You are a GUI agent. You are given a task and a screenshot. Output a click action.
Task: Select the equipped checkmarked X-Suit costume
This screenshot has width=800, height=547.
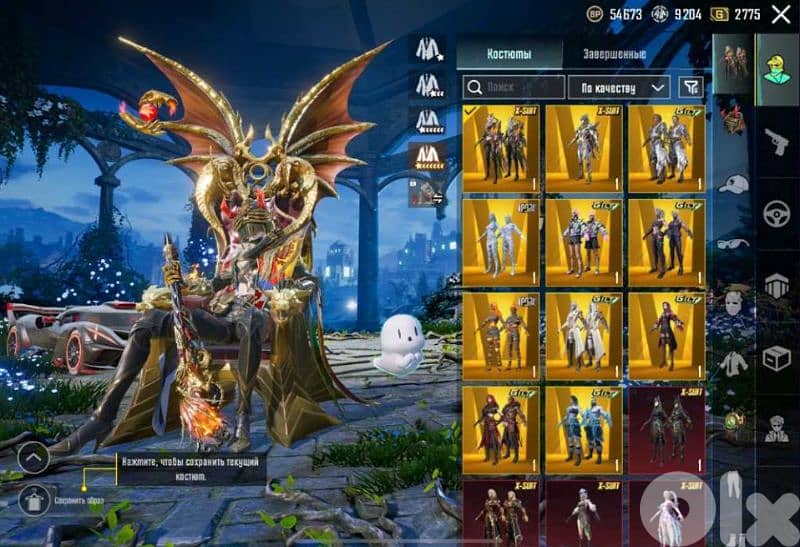pyautogui.click(x=501, y=148)
